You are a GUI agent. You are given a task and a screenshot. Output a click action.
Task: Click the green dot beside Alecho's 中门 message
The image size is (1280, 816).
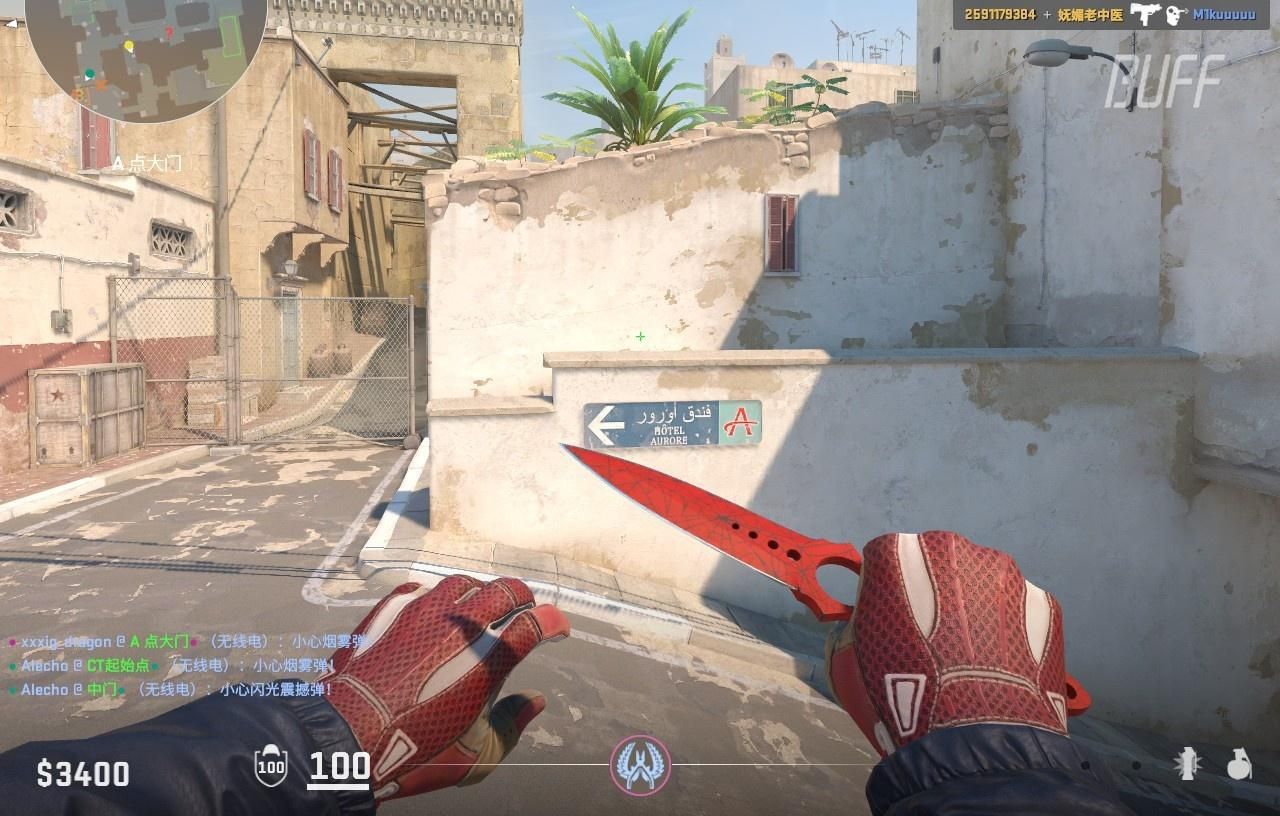[x=11, y=691]
